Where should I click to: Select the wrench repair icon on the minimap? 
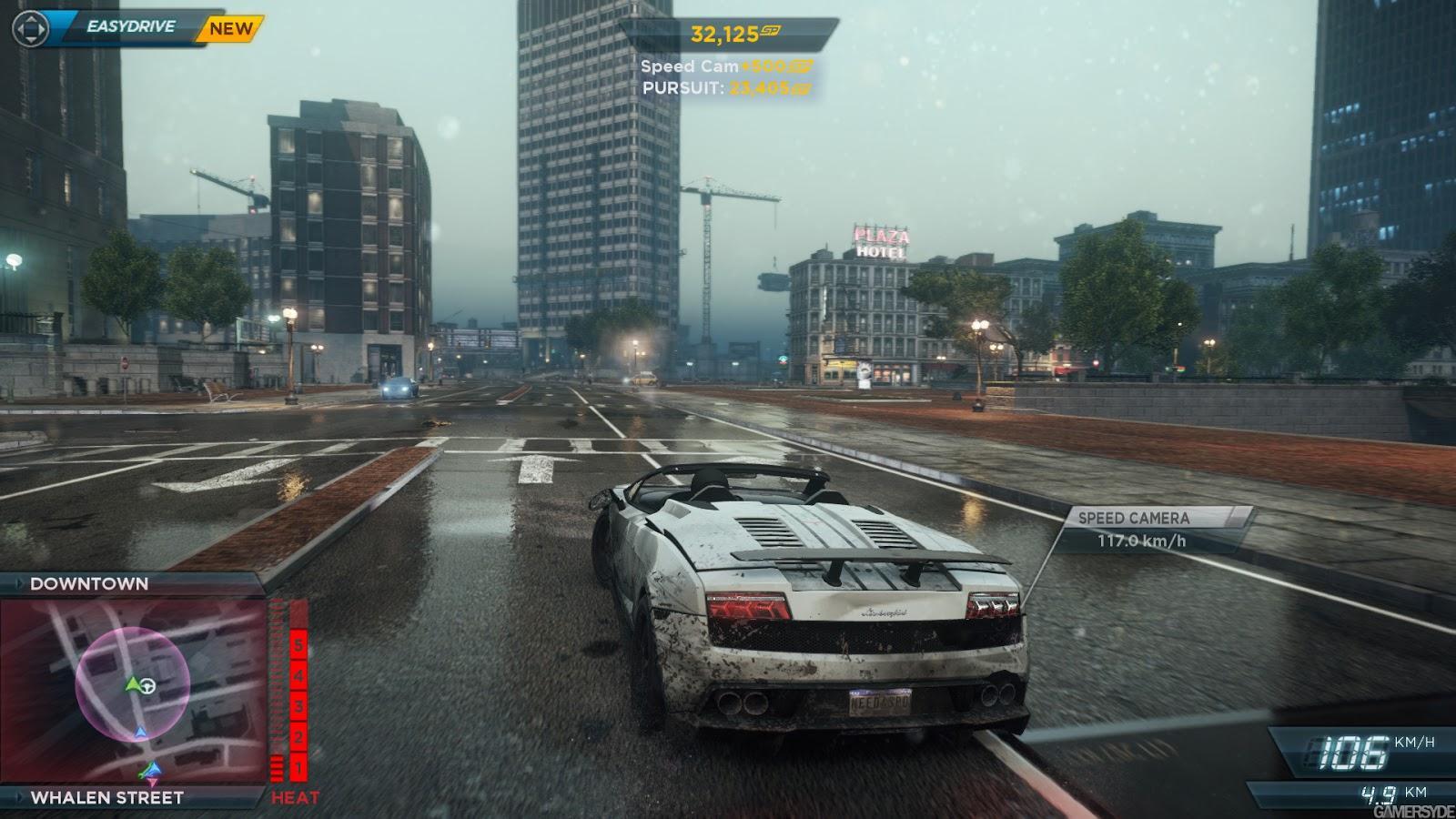142,774
